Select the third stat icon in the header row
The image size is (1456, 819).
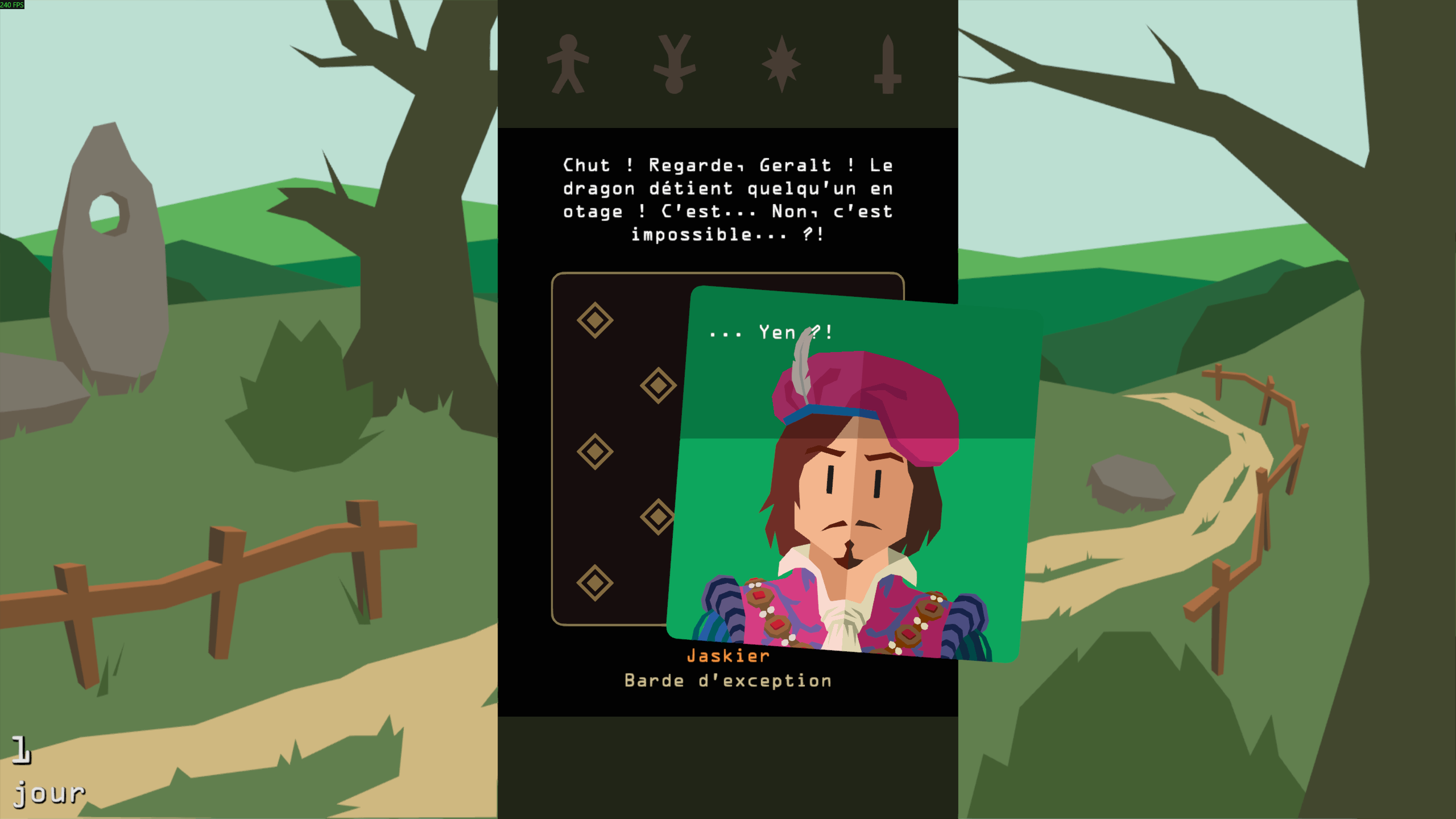tap(782, 63)
